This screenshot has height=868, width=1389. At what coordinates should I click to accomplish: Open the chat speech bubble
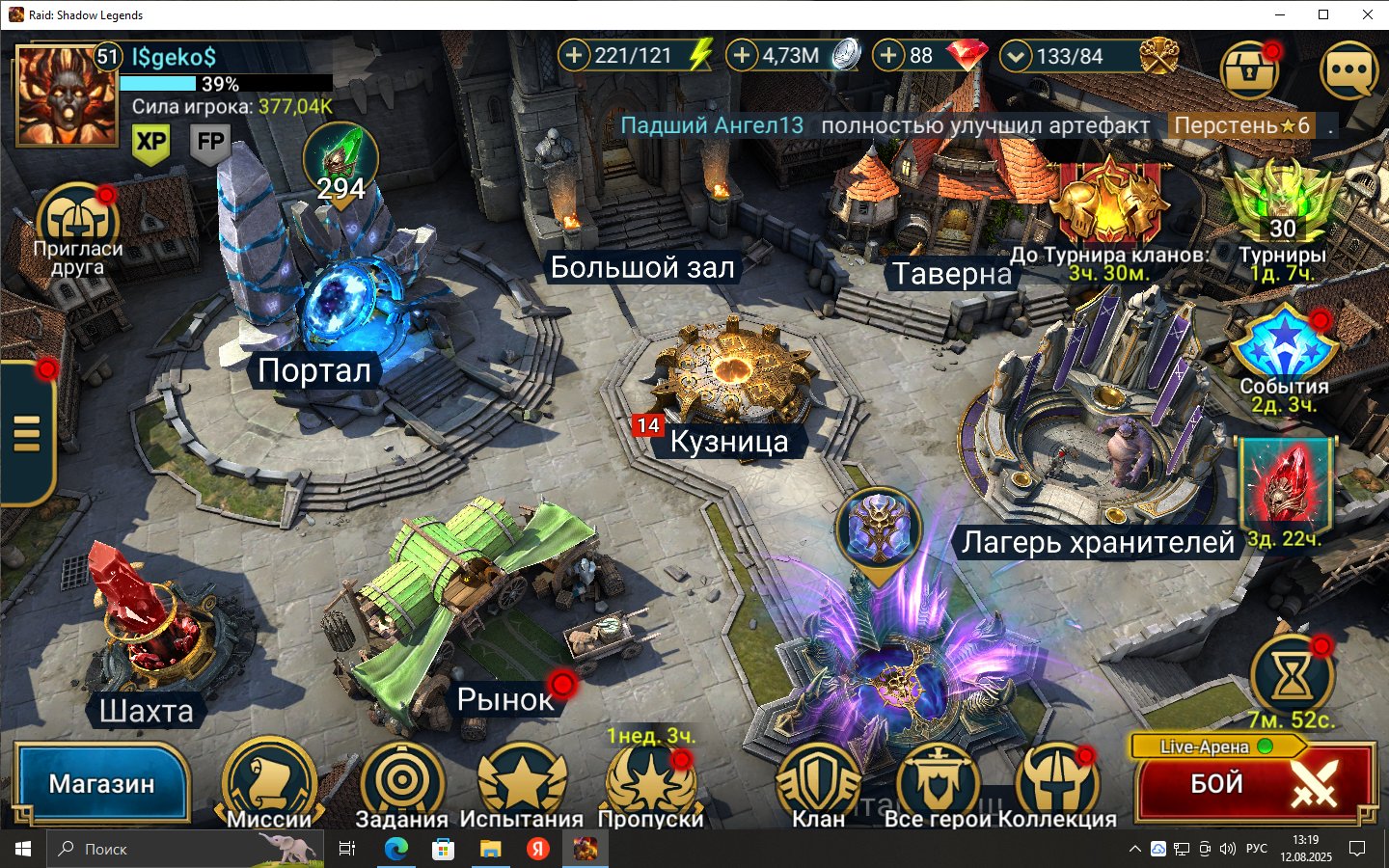(1348, 70)
